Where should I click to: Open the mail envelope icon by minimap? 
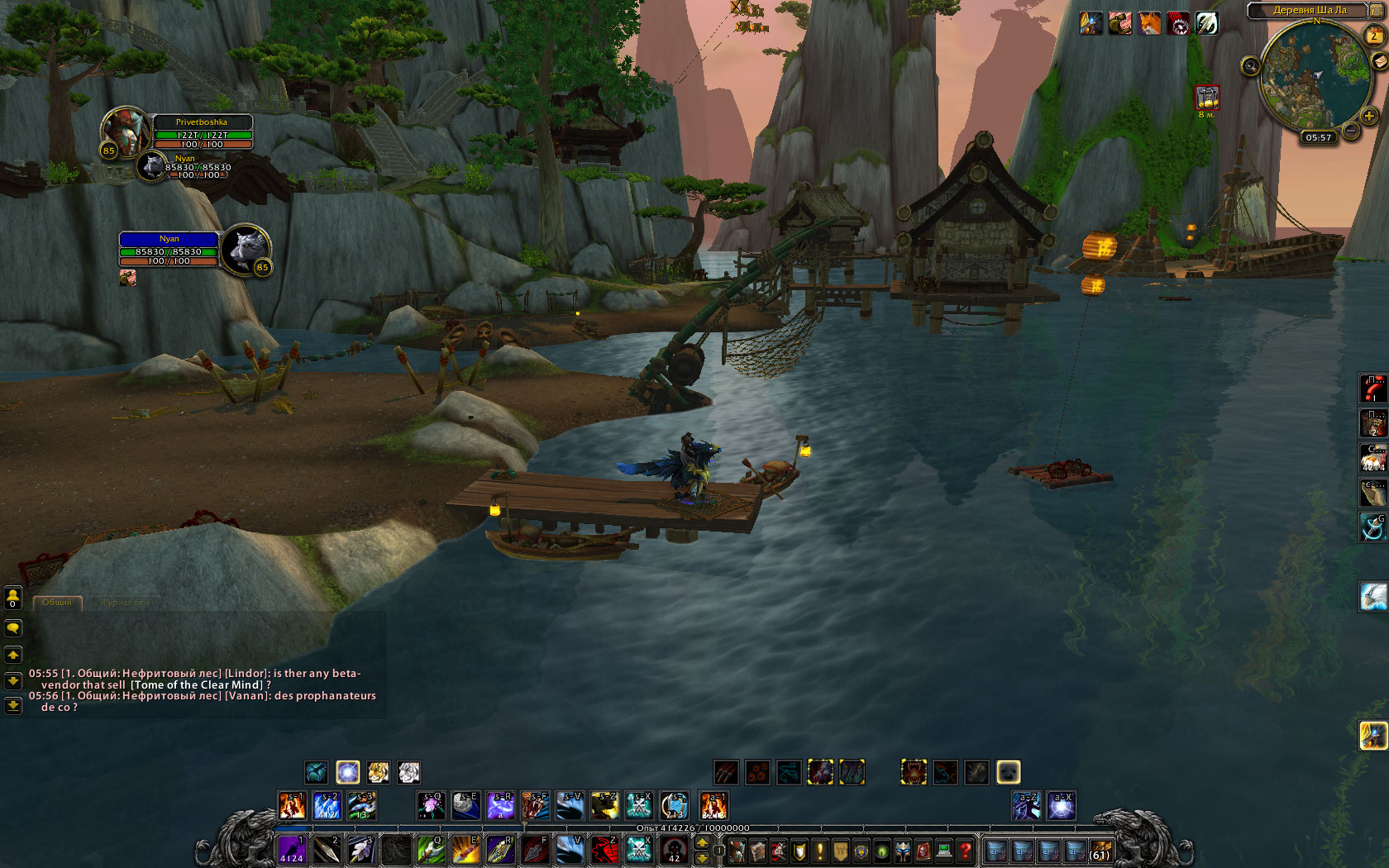1380,60
